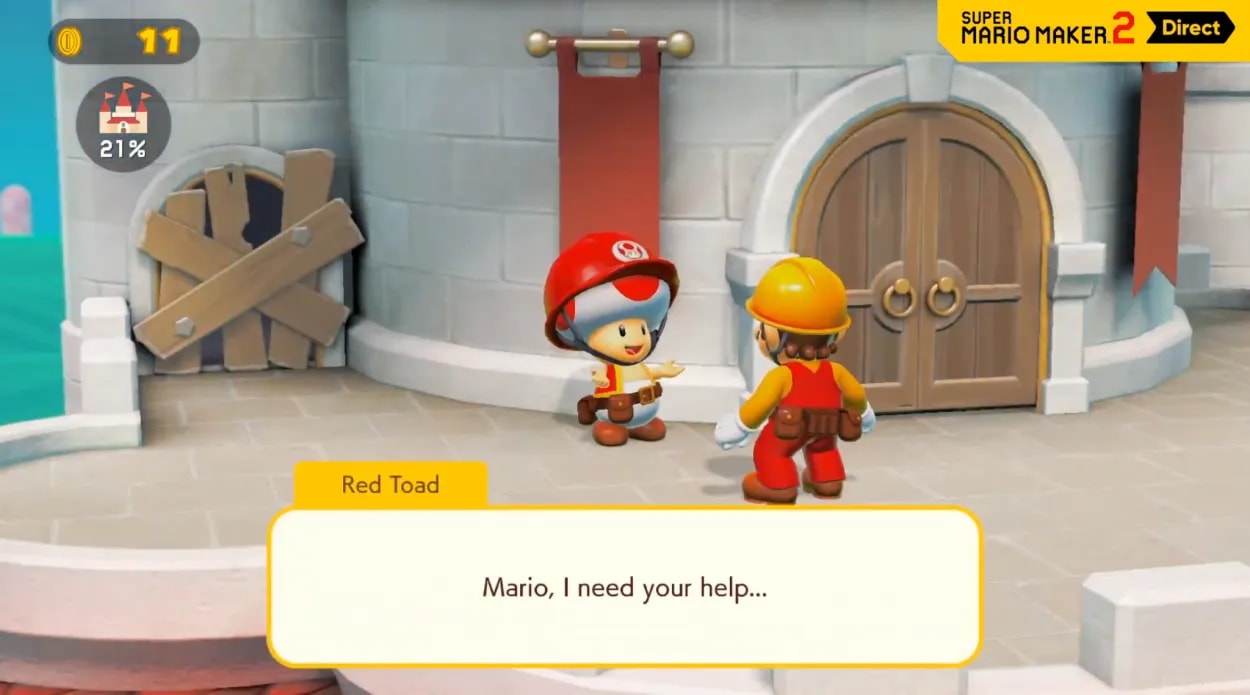The width and height of the screenshot is (1250, 695).
Task: Open the castle rebuild progress icon
Action: 123,124
